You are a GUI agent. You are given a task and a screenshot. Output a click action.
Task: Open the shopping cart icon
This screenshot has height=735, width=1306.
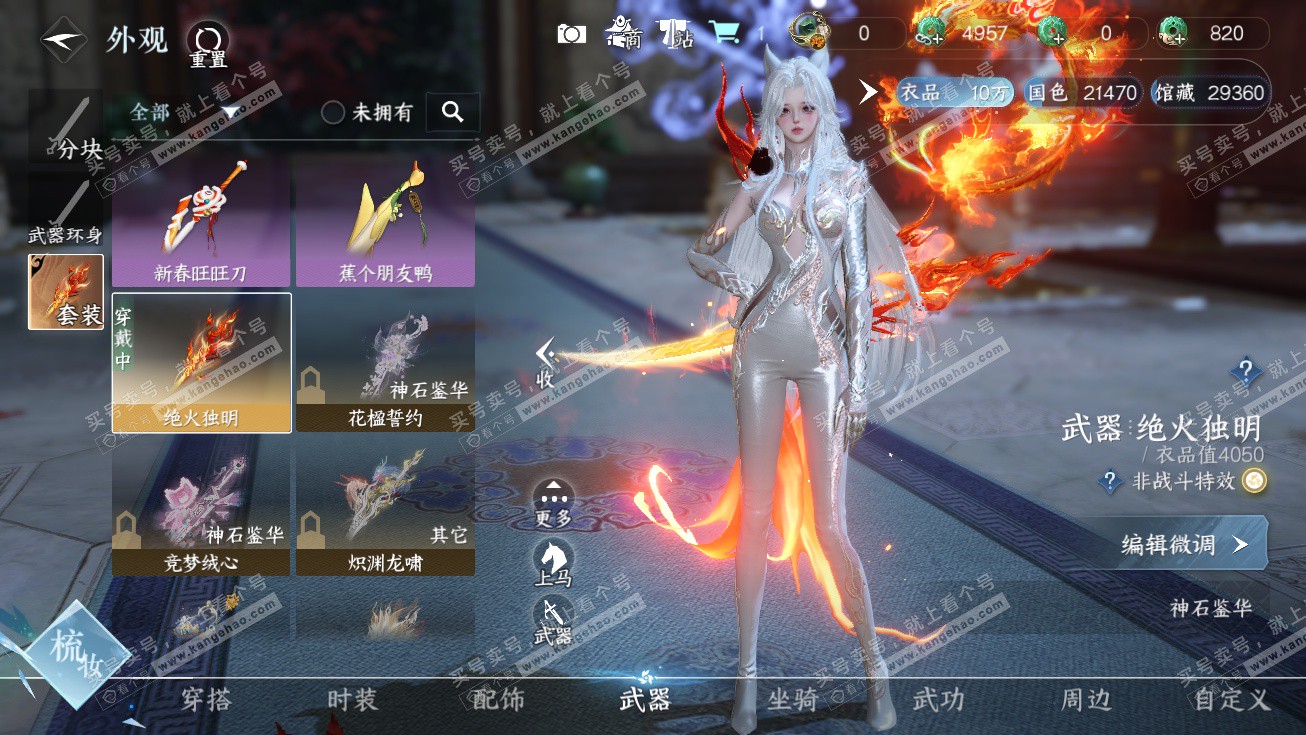coord(724,34)
